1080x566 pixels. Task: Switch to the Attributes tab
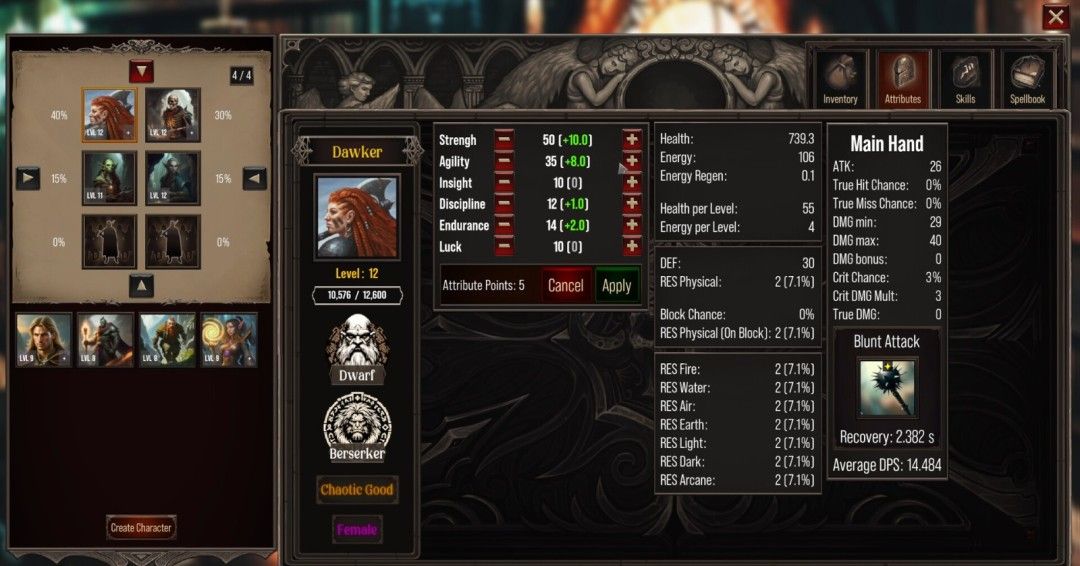pos(902,79)
